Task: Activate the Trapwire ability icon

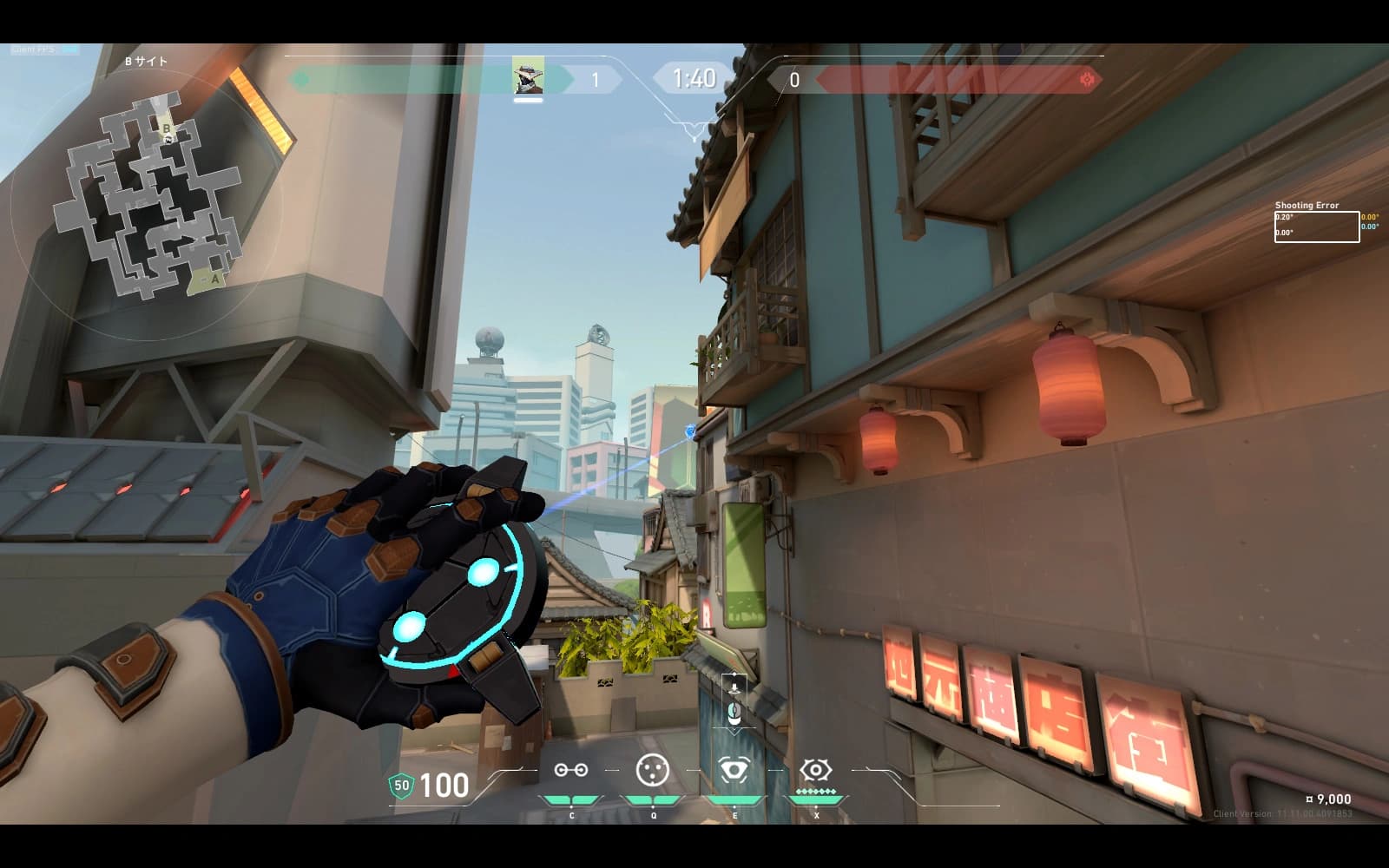Action: tap(570, 771)
